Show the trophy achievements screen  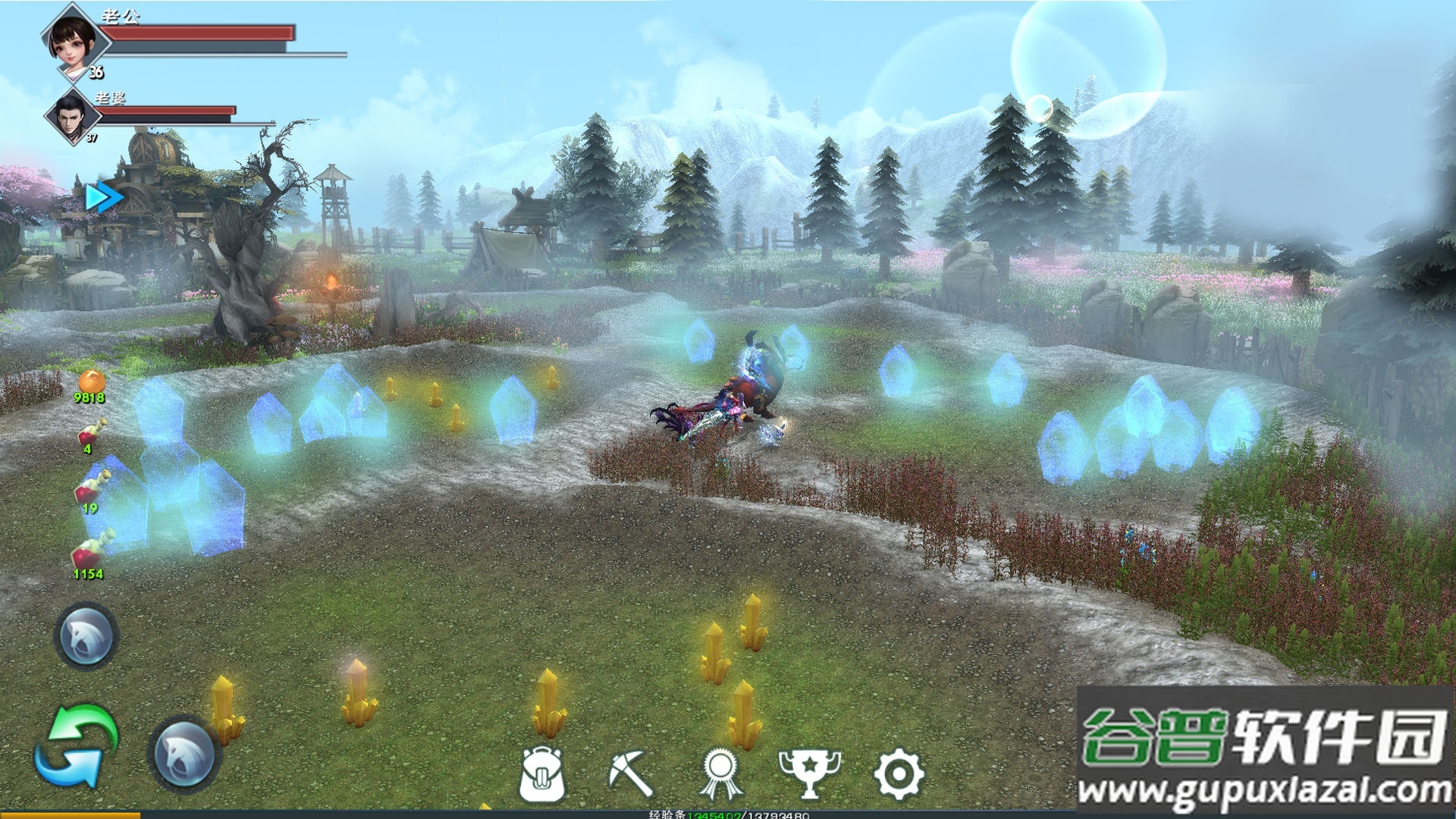coord(809,774)
